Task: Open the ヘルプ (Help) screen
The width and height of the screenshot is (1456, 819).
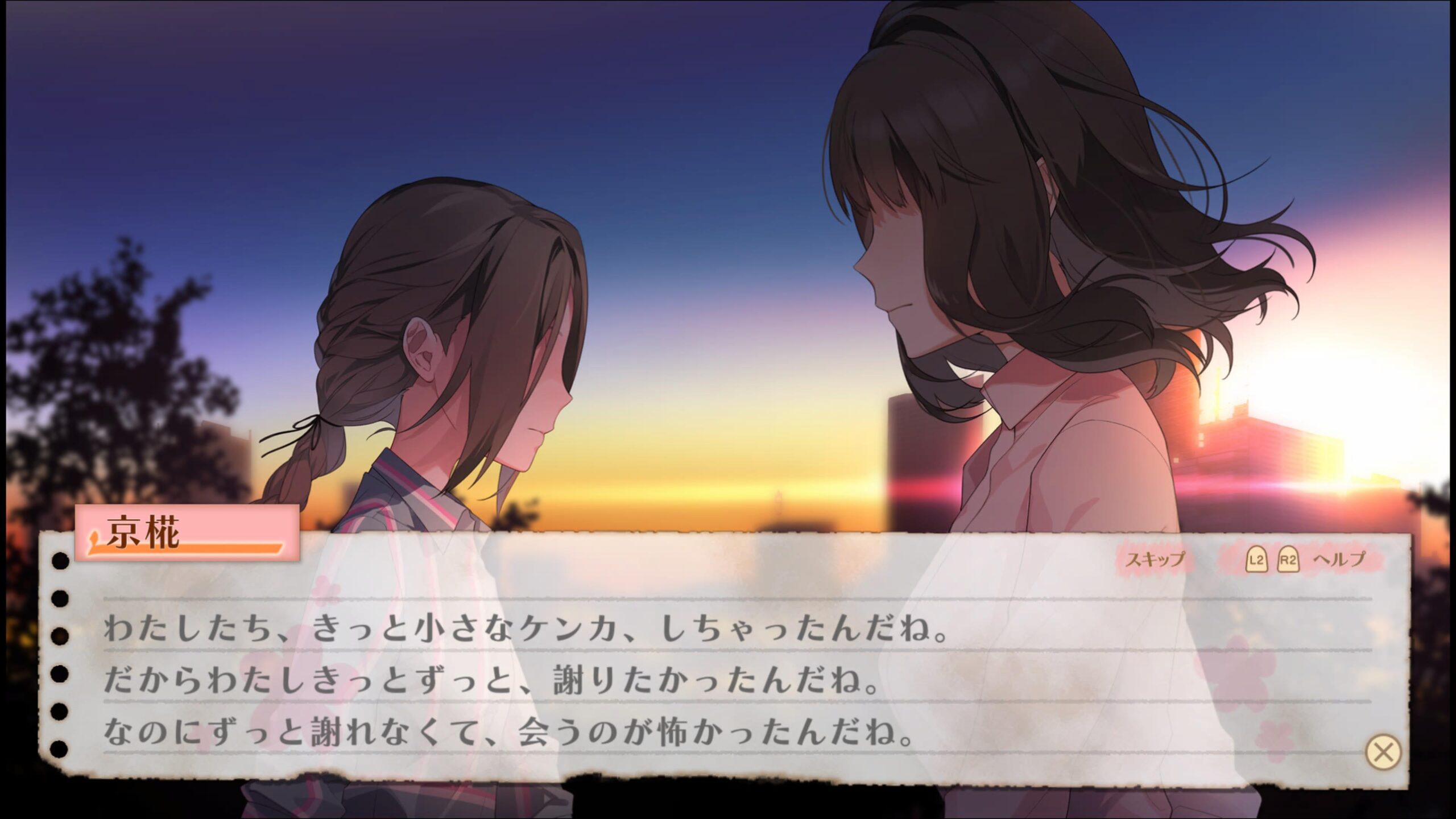Action: (x=1338, y=560)
